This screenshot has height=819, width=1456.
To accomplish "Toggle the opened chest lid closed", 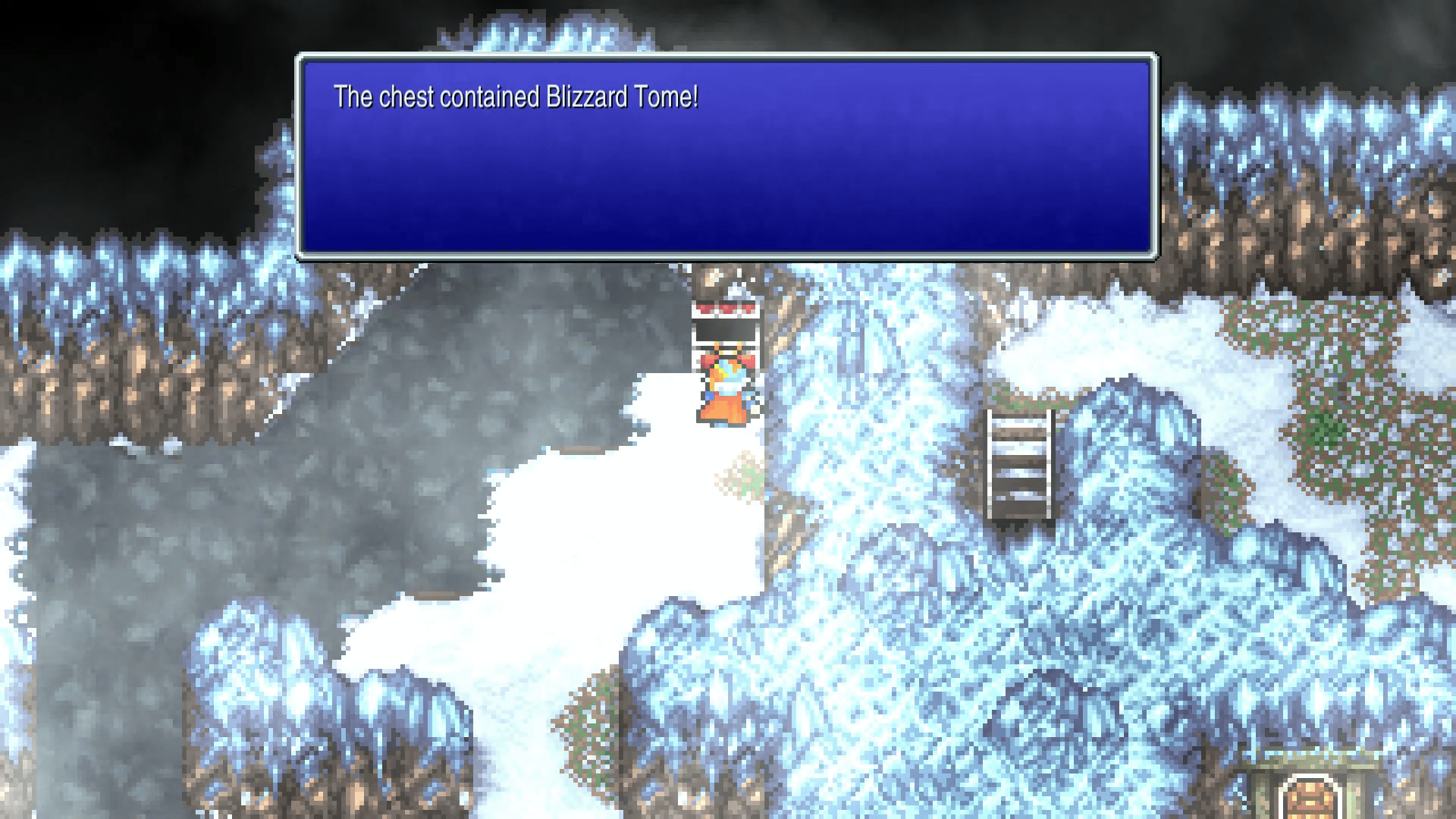I will [x=724, y=318].
